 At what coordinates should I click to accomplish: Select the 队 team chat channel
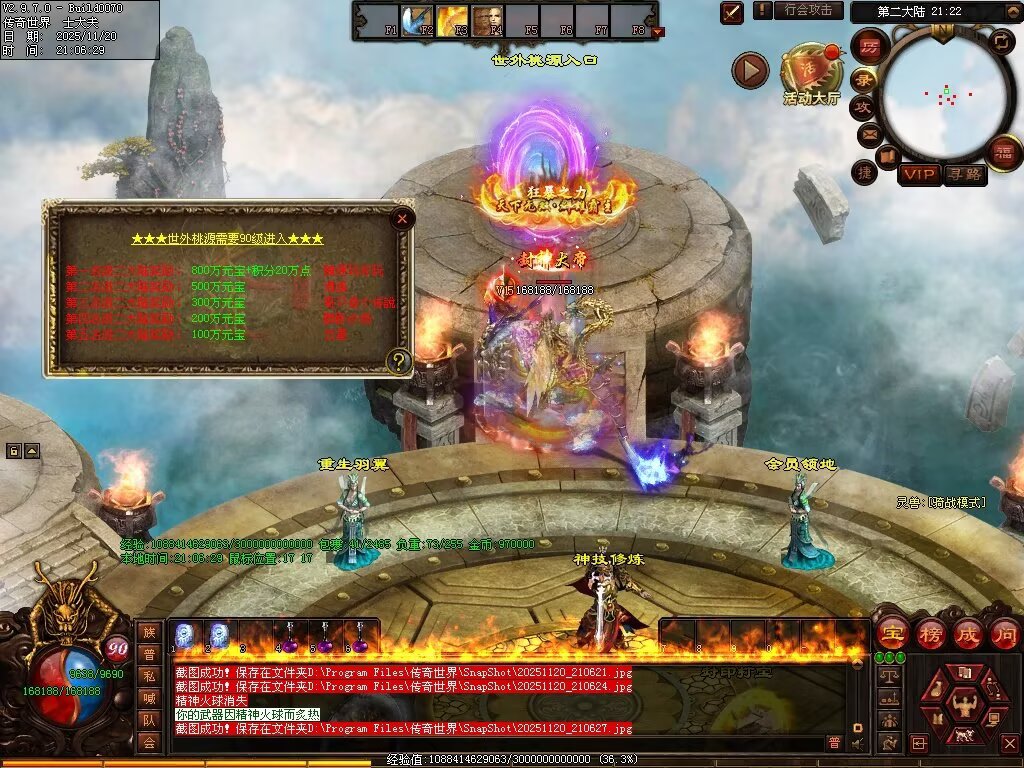[x=148, y=719]
